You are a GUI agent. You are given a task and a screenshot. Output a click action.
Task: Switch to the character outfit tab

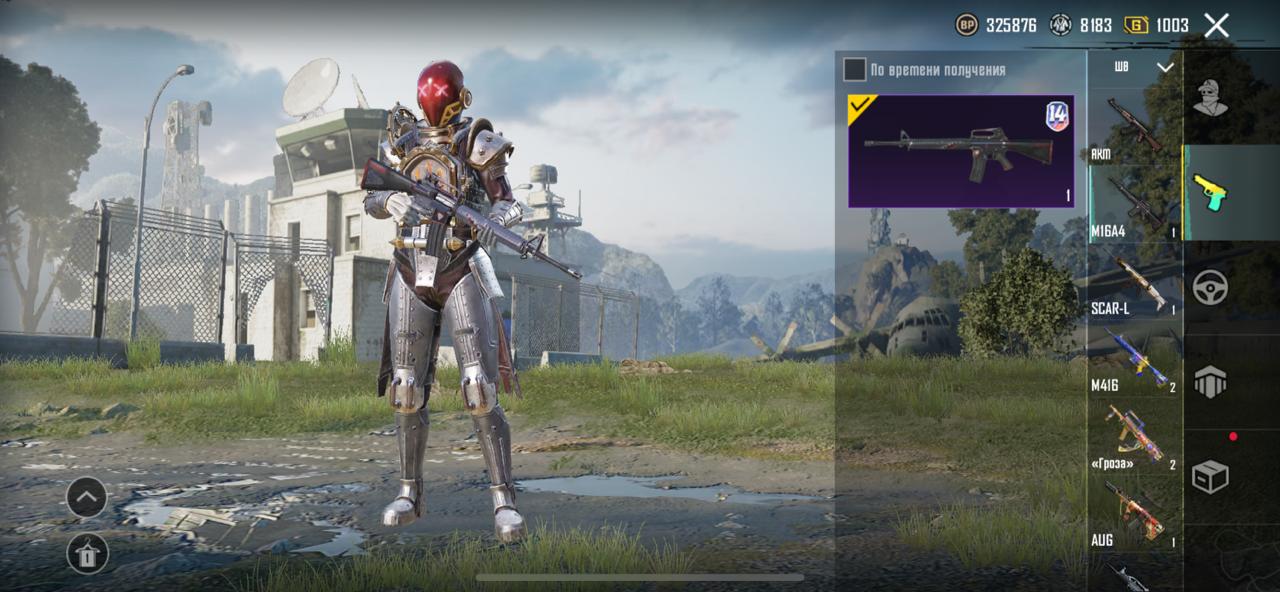[x=1210, y=98]
